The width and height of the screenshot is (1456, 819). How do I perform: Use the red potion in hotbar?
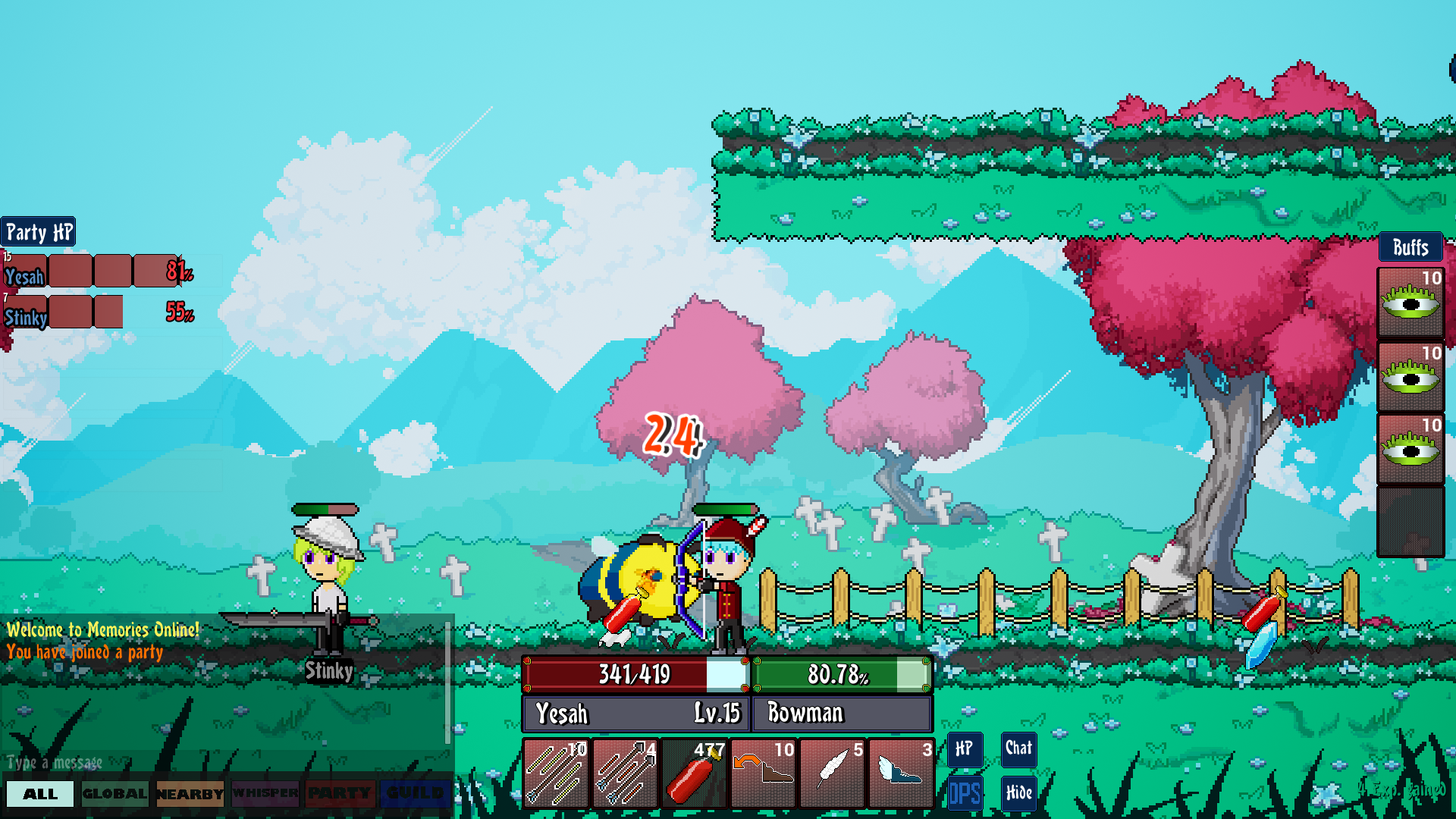[694, 773]
